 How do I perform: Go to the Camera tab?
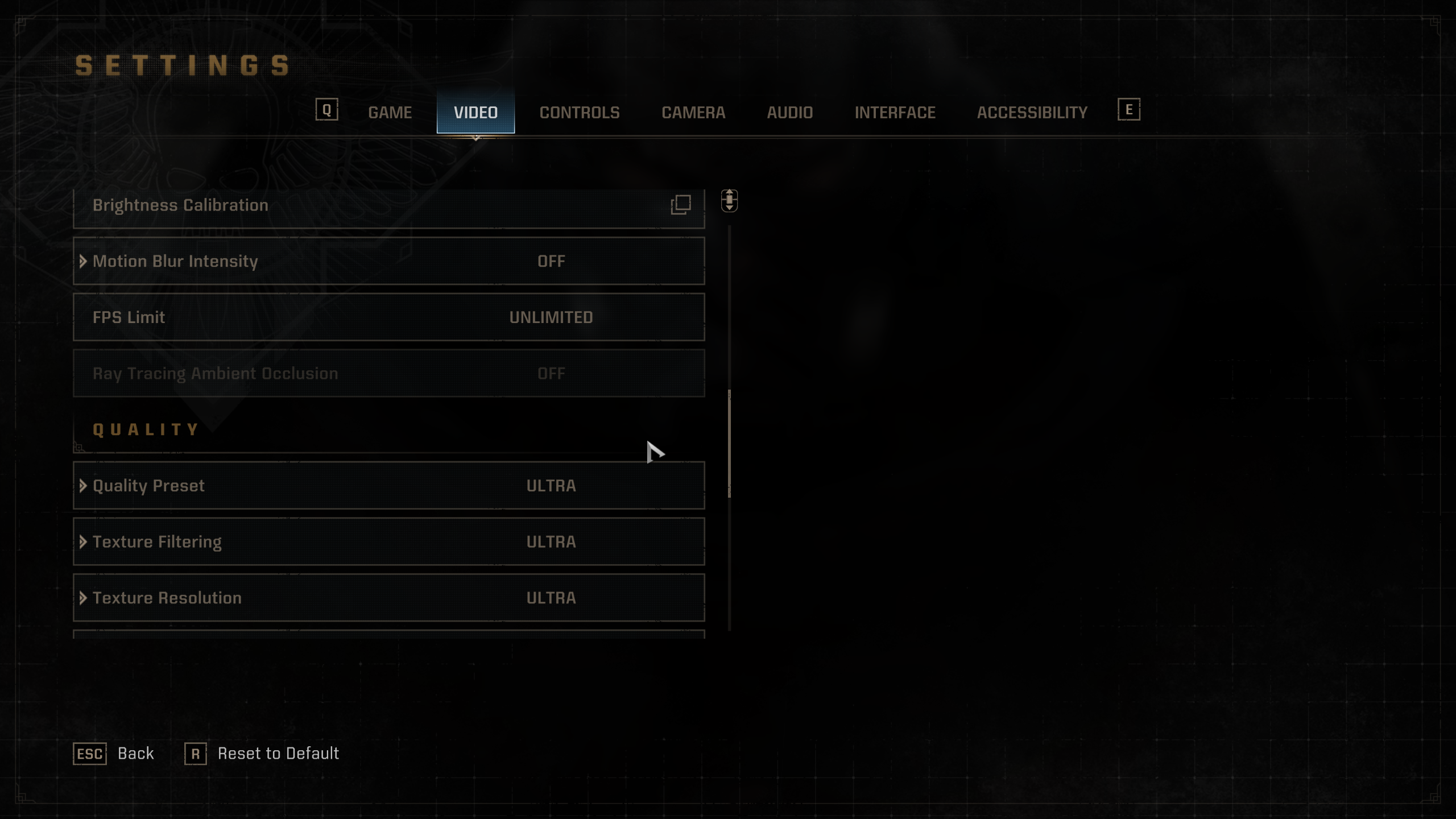point(693,113)
